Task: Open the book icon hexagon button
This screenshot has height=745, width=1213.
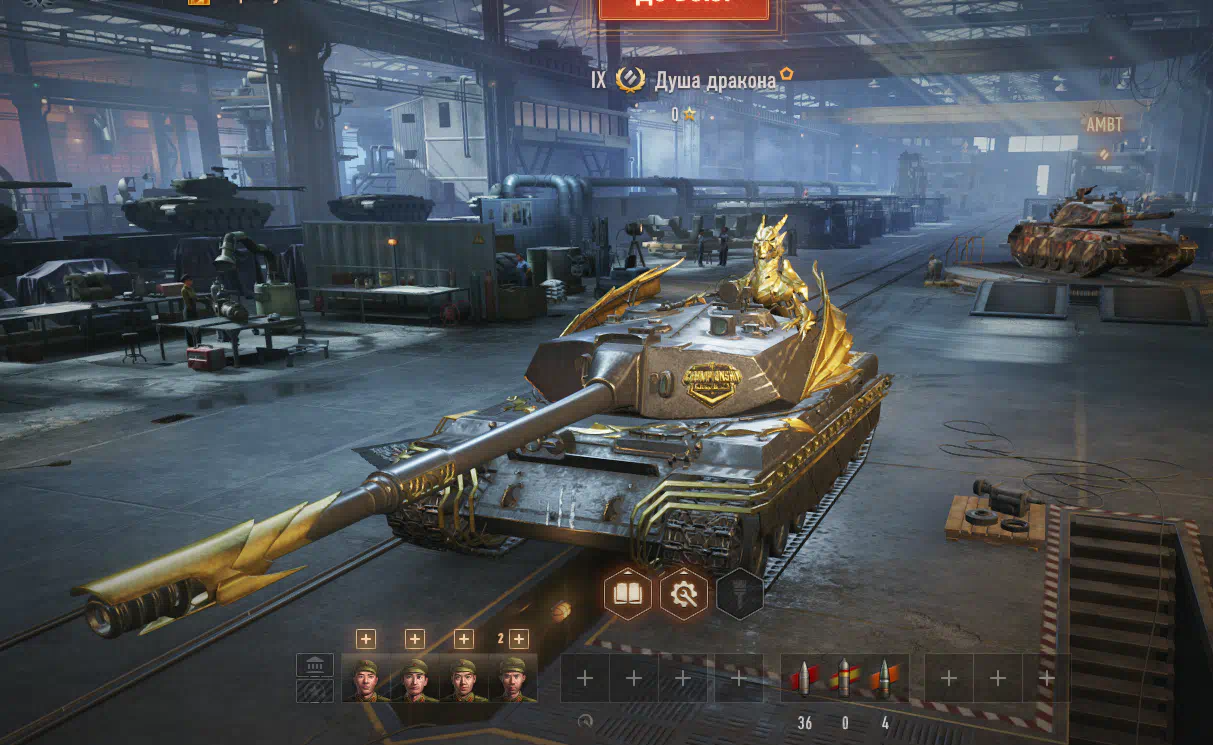Action: 628,595
